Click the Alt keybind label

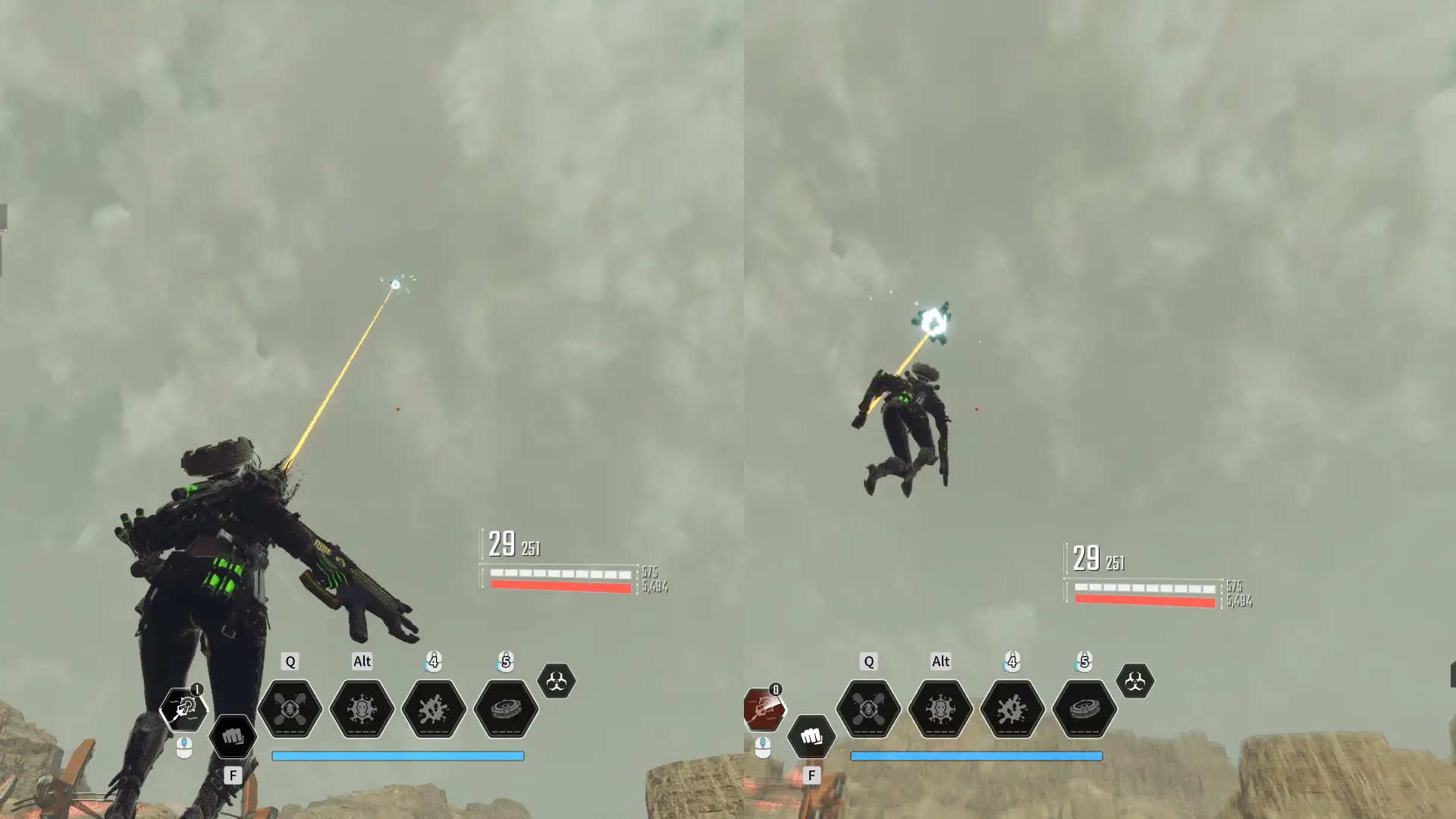(362, 661)
